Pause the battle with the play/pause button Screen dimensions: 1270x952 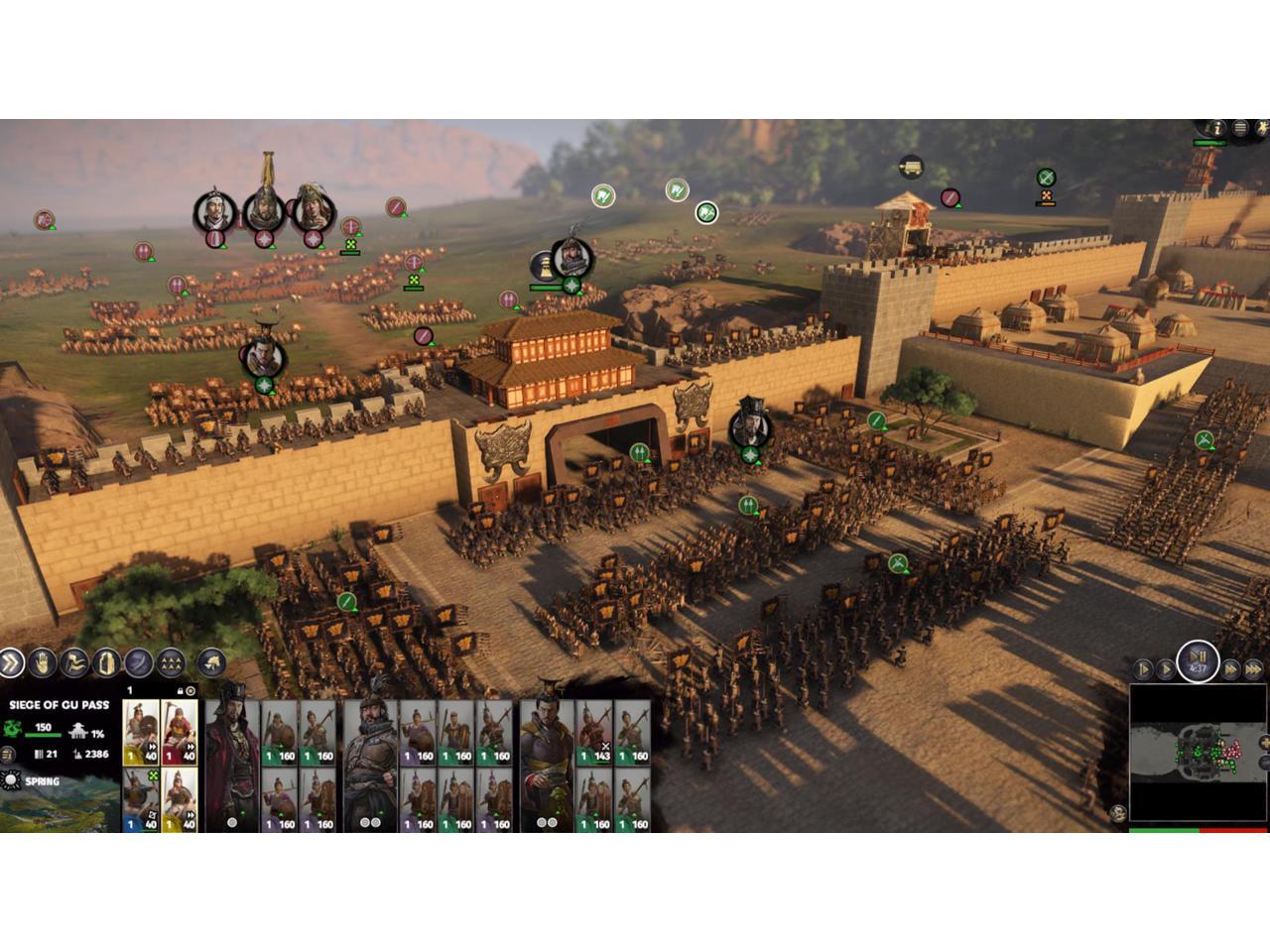[1198, 660]
